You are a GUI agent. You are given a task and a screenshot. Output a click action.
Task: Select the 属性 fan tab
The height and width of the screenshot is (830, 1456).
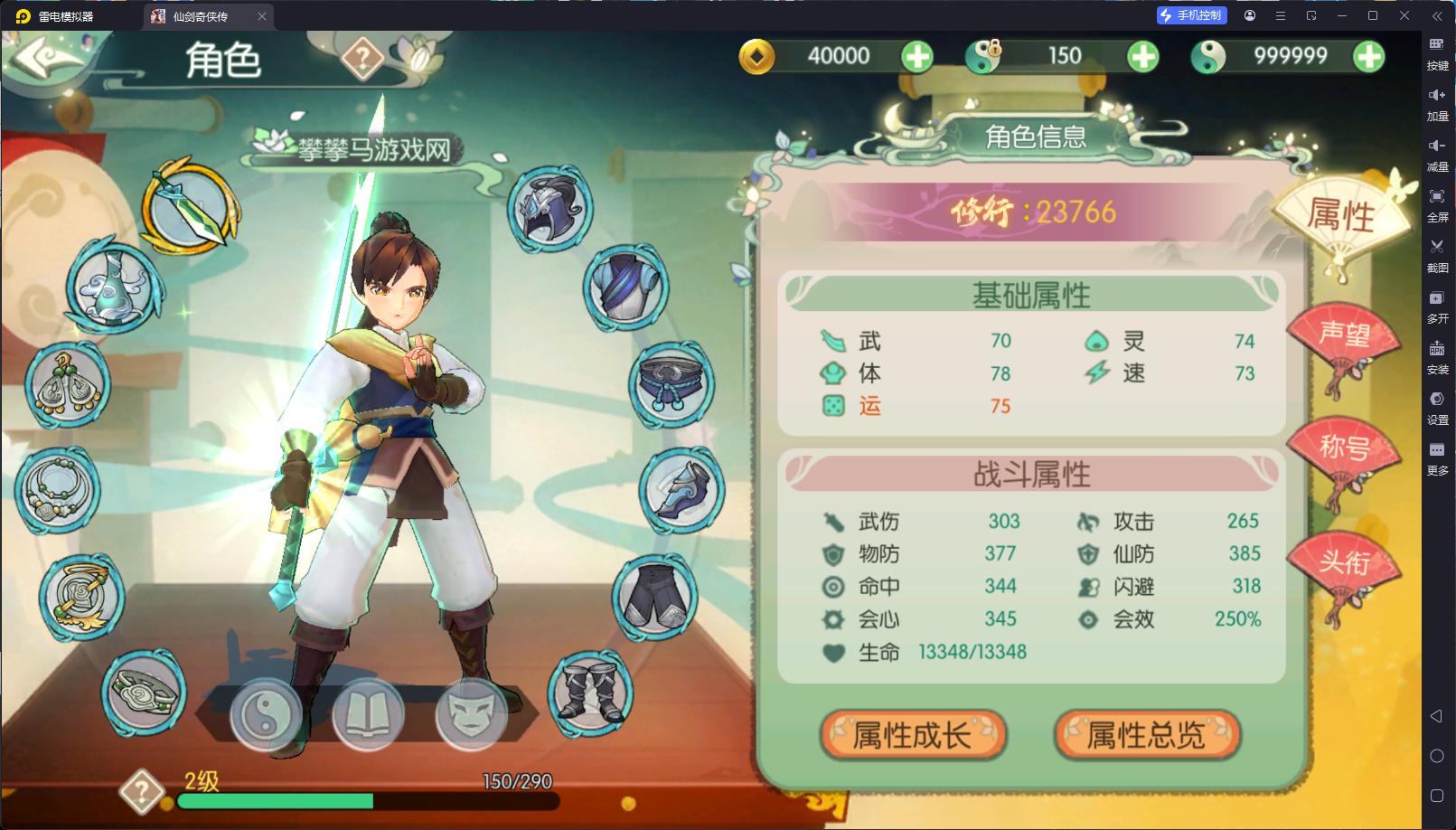[1341, 217]
